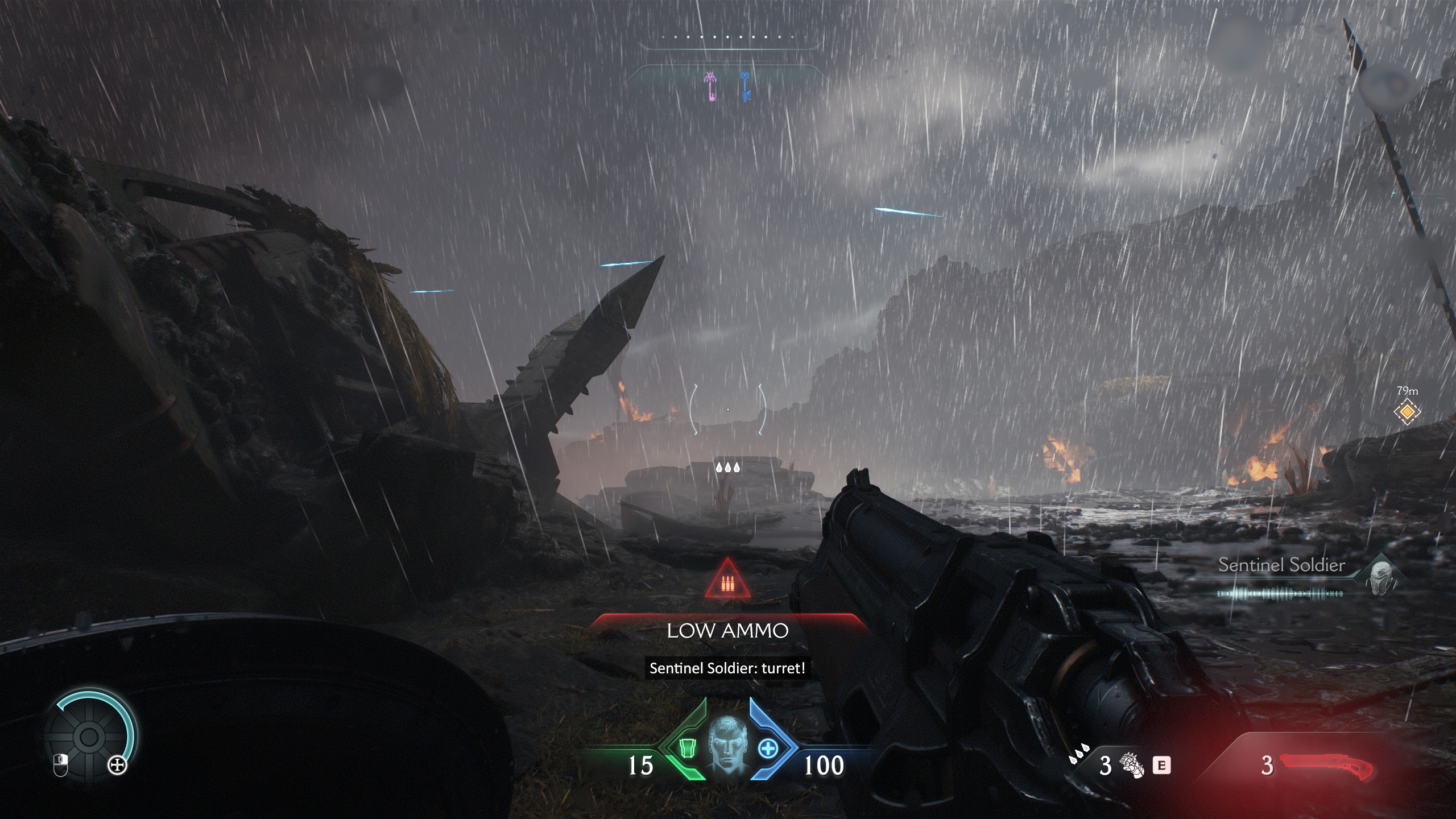Click the blue health cross icon

(768, 748)
